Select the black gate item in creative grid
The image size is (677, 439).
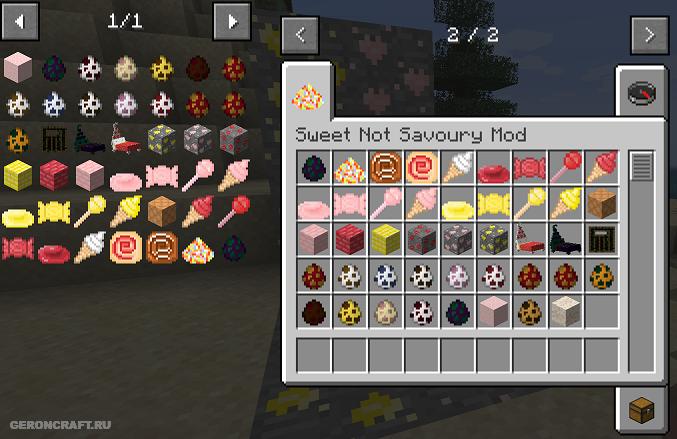[x=601, y=239]
